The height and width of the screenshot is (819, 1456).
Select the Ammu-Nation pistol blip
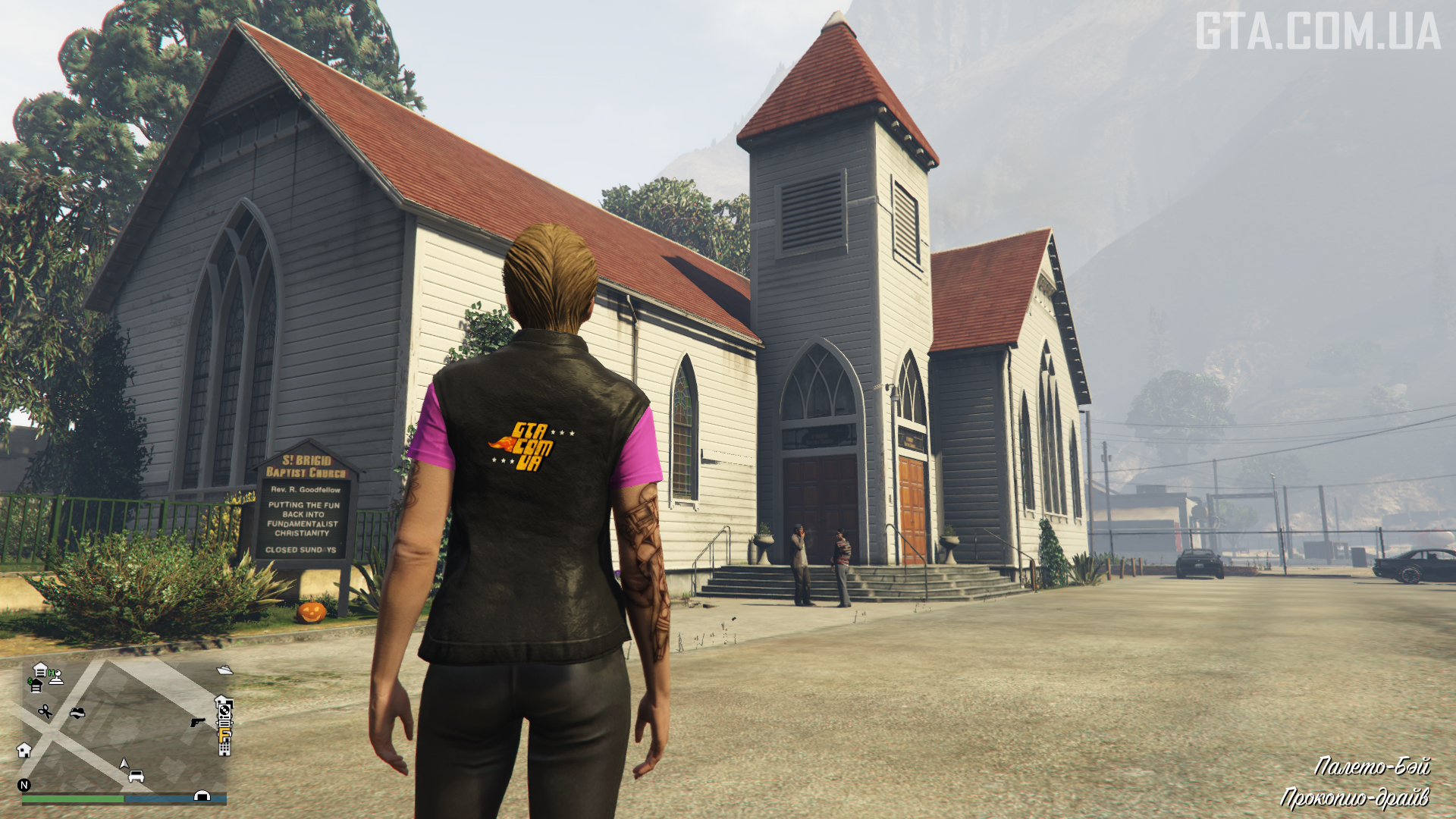coord(198,722)
